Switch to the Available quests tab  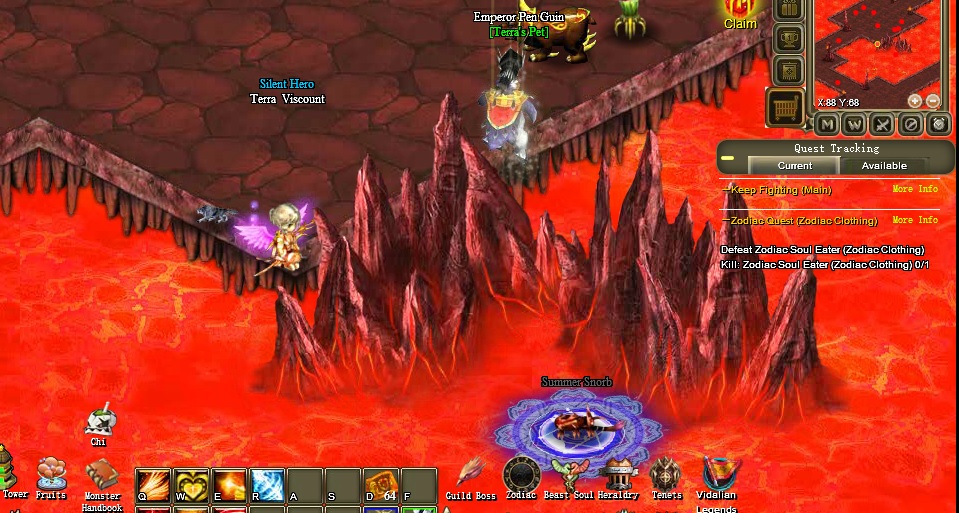[x=884, y=166]
